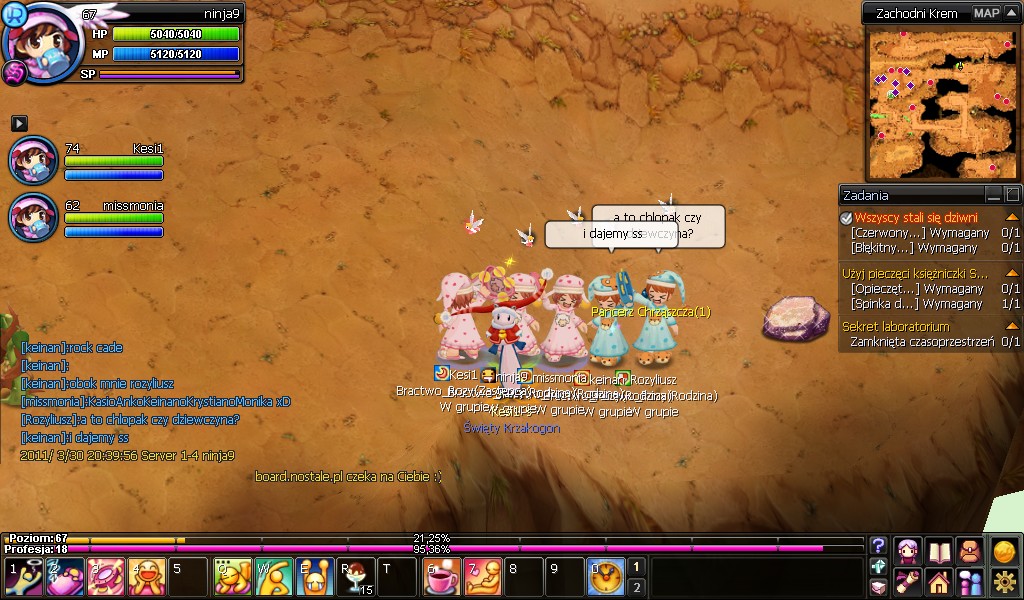Click the house miniland icon

pyautogui.click(x=939, y=581)
